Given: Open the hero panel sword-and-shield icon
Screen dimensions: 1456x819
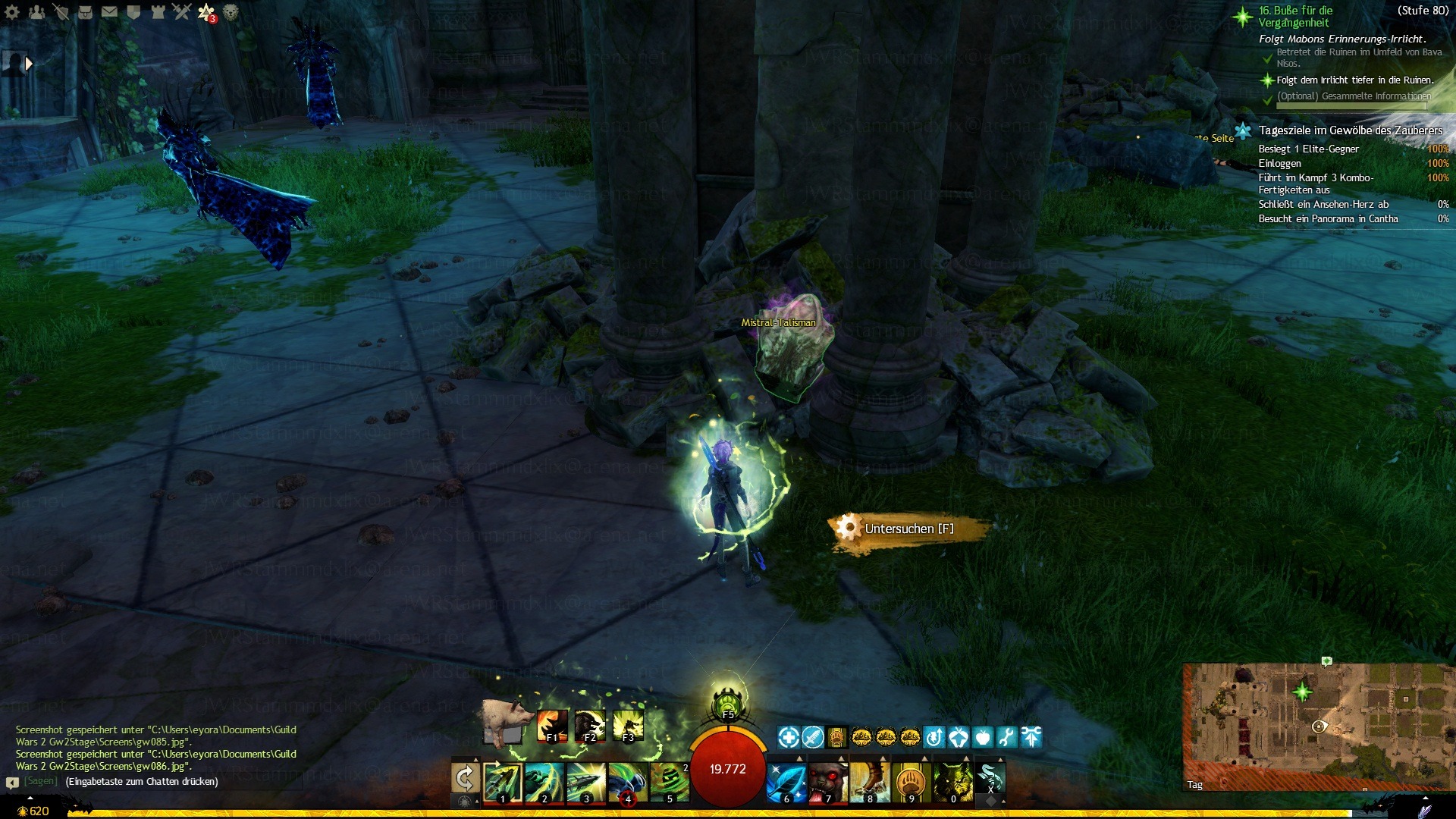Looking at the screenshot, I should 61,12.
